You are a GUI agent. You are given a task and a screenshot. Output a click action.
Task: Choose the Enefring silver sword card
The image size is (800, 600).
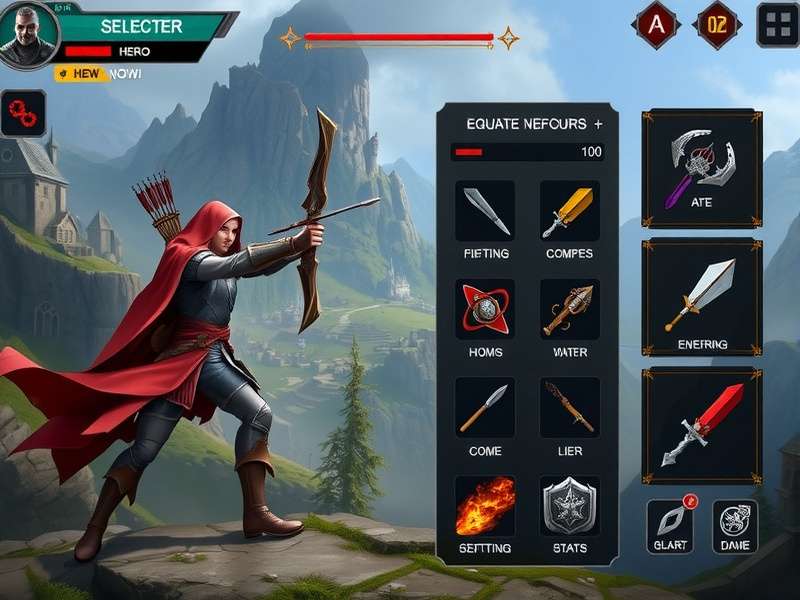click(702, 296)
